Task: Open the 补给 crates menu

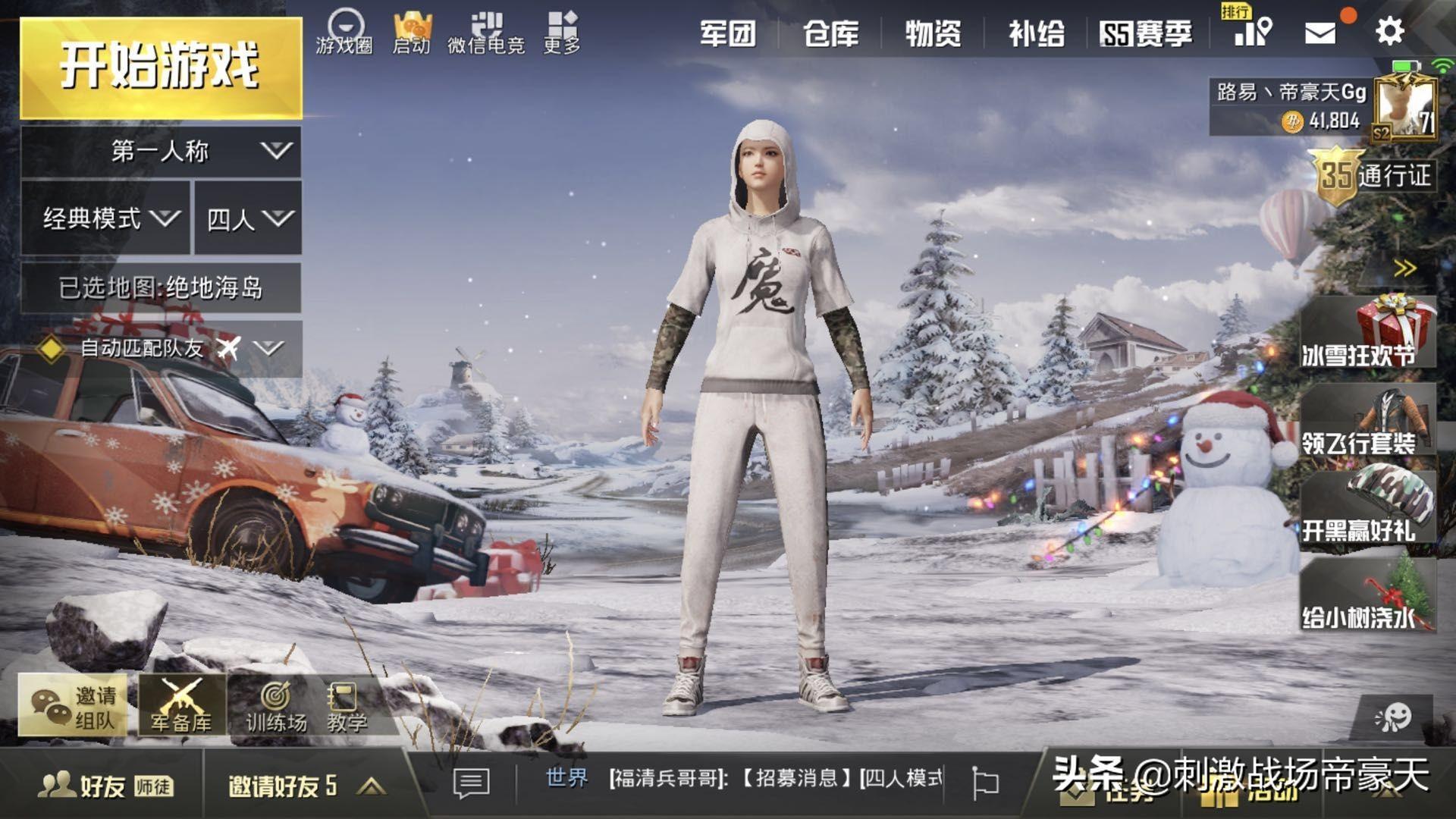Action: pyautogui.click(x=1036, y=33)
